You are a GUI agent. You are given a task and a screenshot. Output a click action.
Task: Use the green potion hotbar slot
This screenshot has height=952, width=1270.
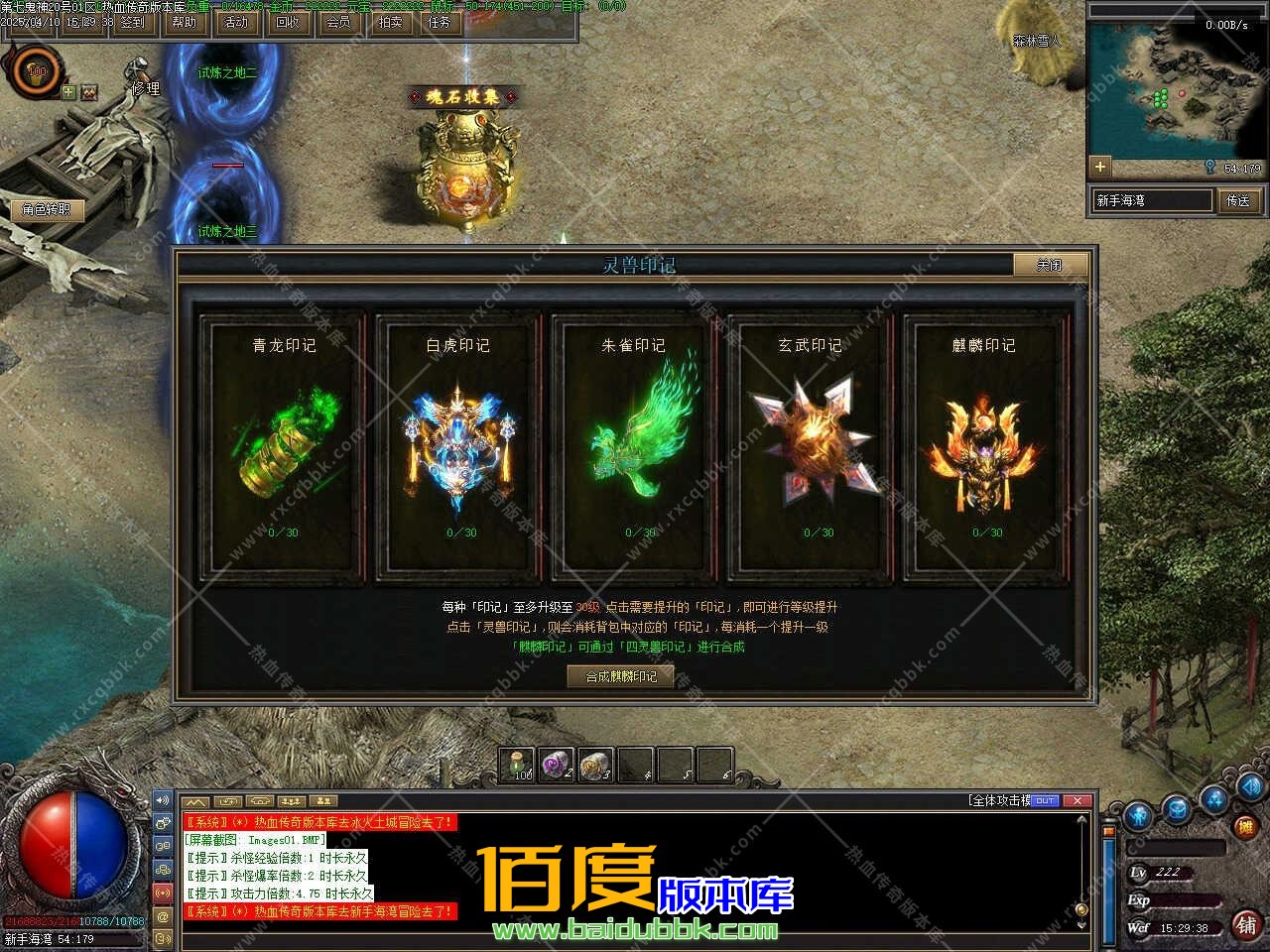[517, 766]
